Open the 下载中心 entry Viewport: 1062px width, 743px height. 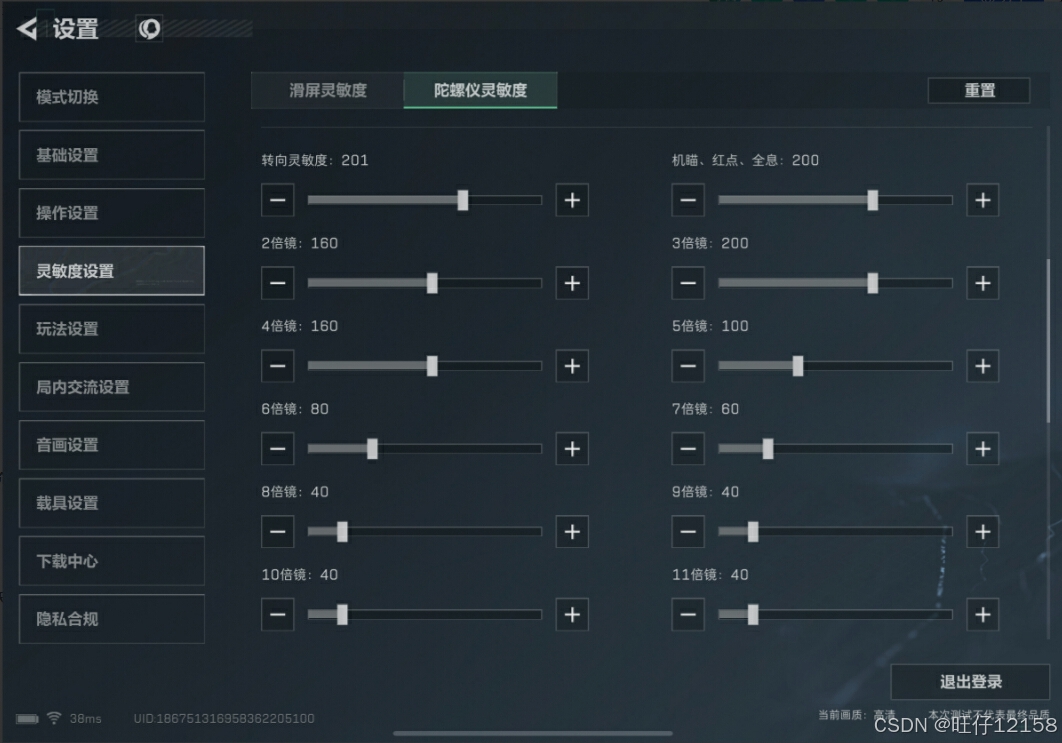pos(111,561)
